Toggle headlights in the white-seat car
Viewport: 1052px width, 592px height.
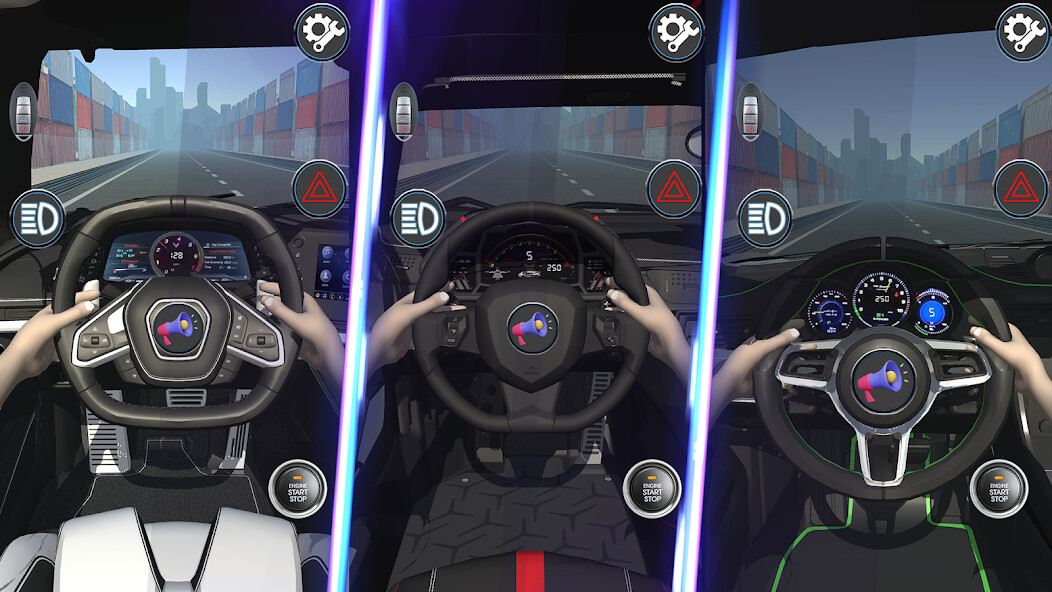pyautogui.click(x=38, y=215)
